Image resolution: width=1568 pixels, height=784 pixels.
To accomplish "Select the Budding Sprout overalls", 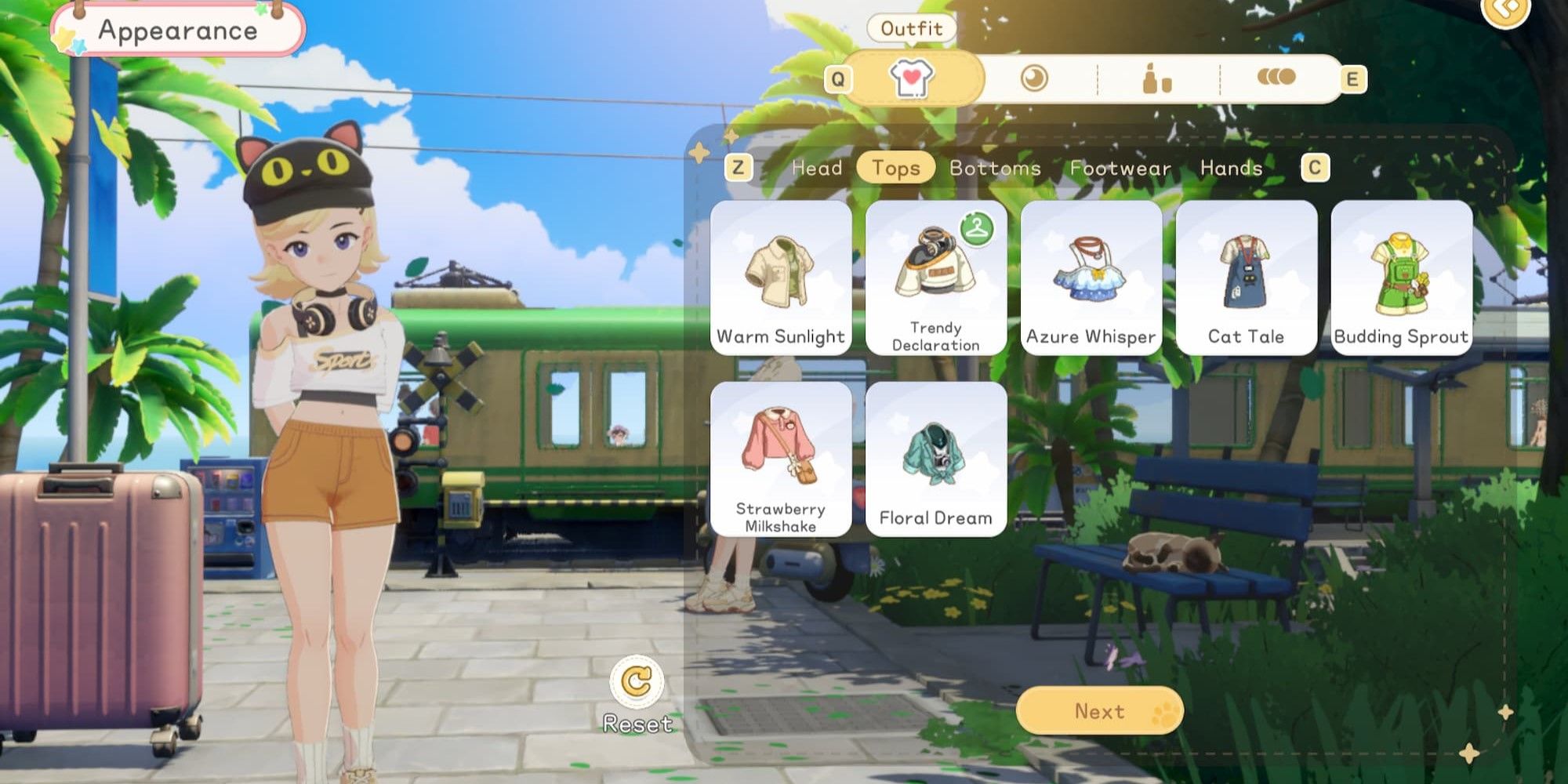I will (x=1402, y=278).
